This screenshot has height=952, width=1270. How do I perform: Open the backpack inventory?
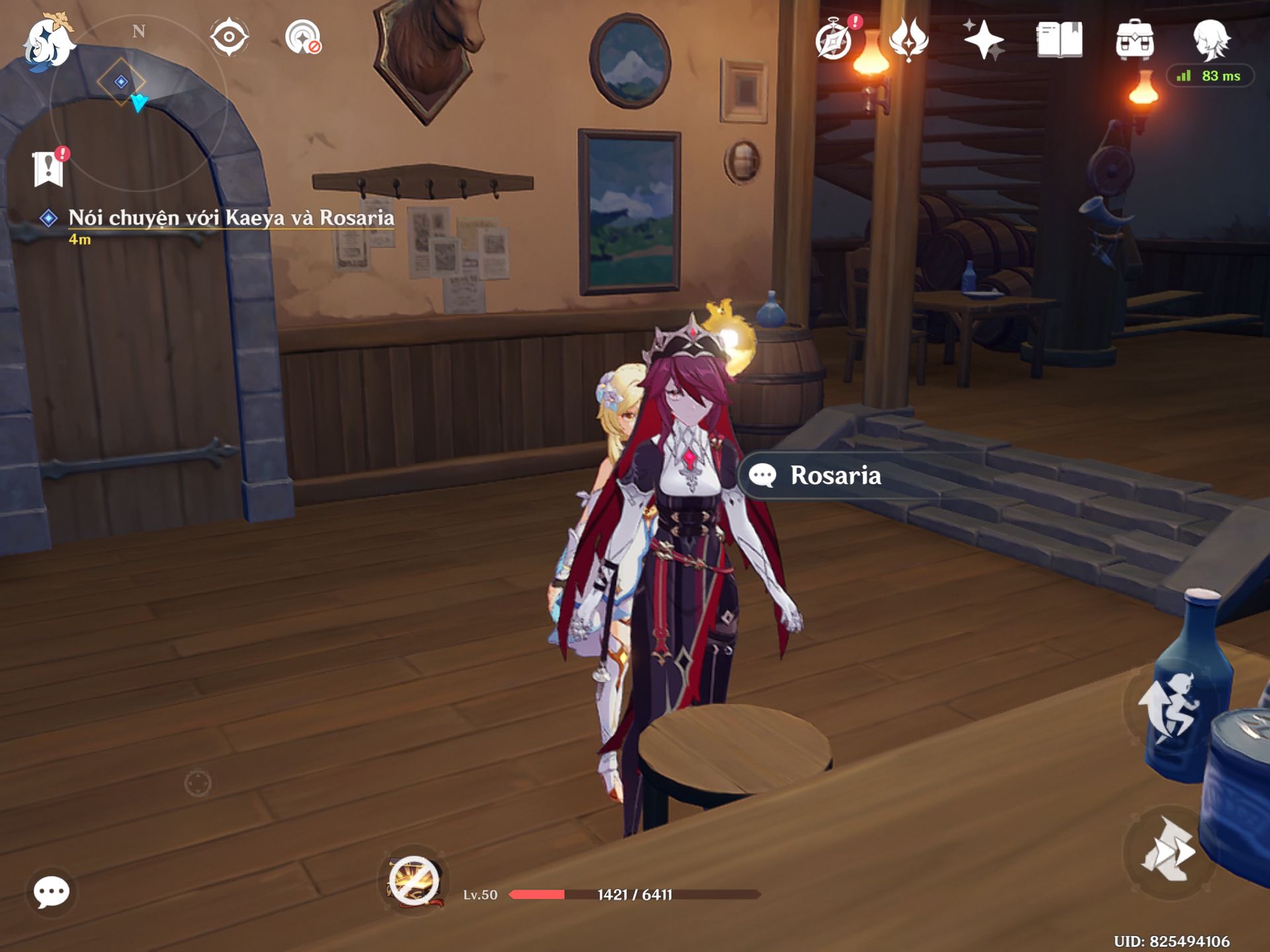coord(1134,40)
